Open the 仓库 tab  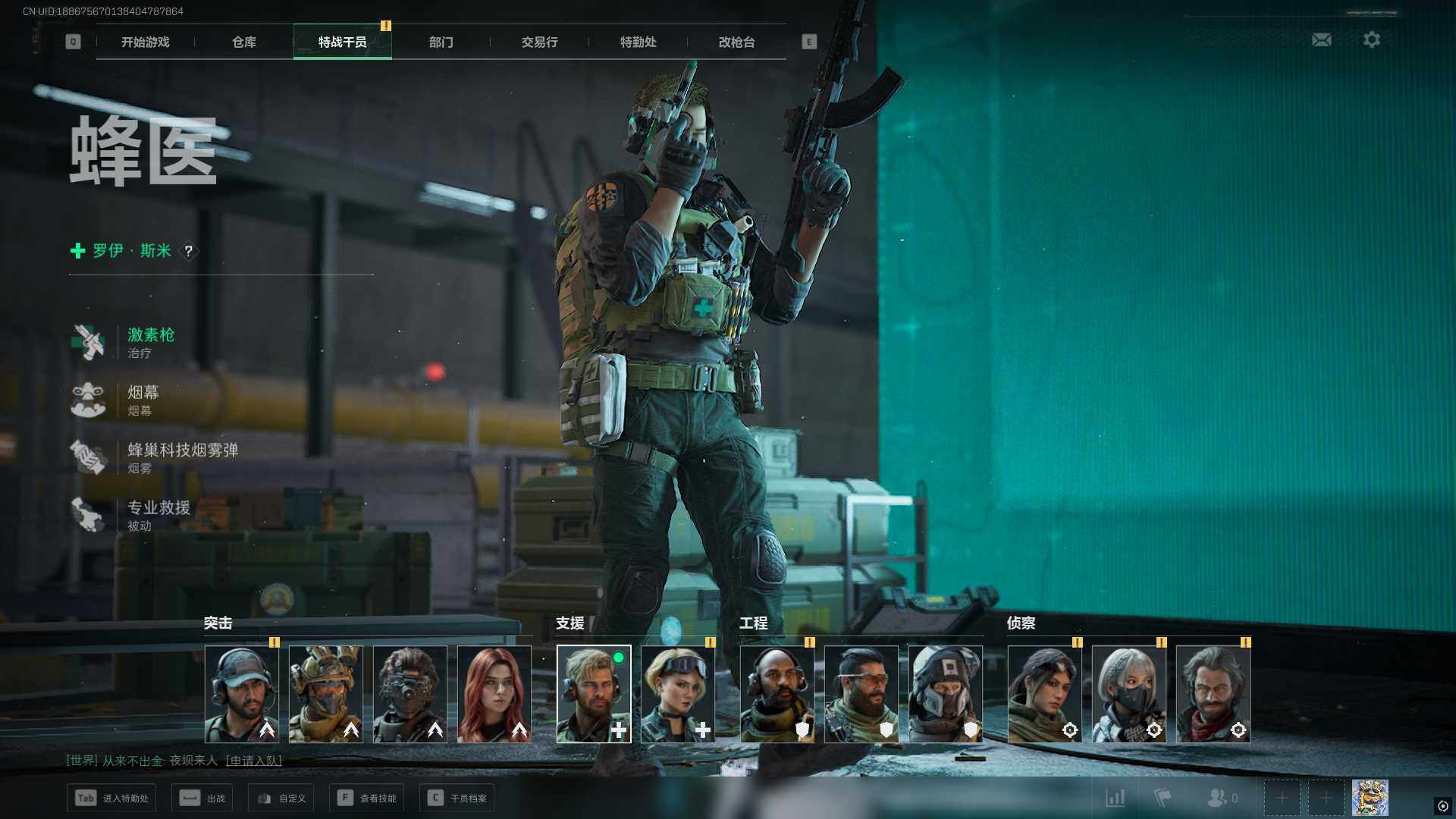tap(243, 42)
